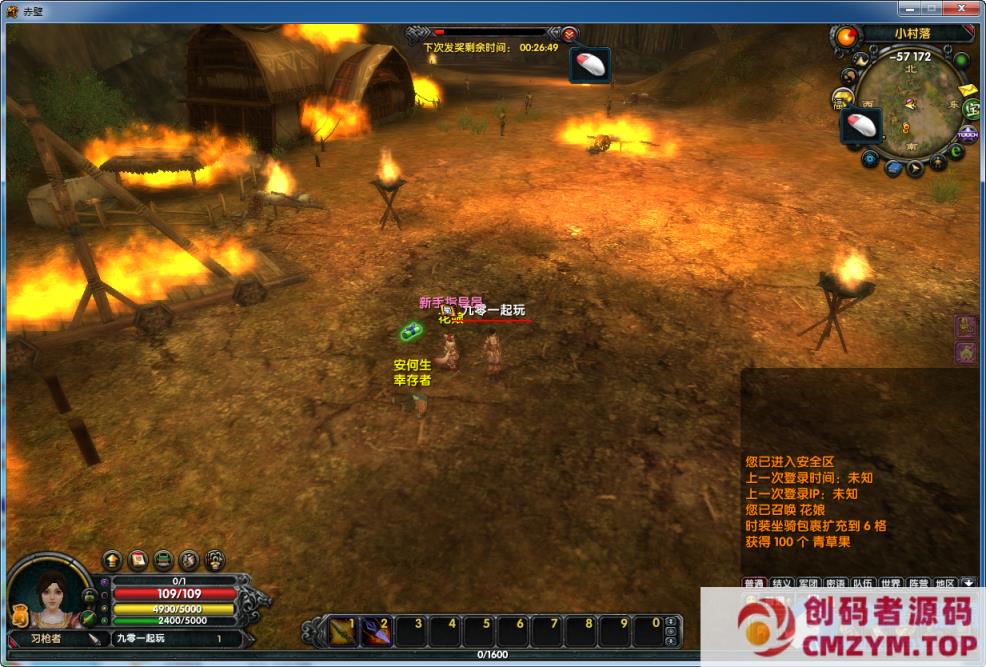
Task: Open the blue book icon under minimap
Action: [x=893, y=166]
